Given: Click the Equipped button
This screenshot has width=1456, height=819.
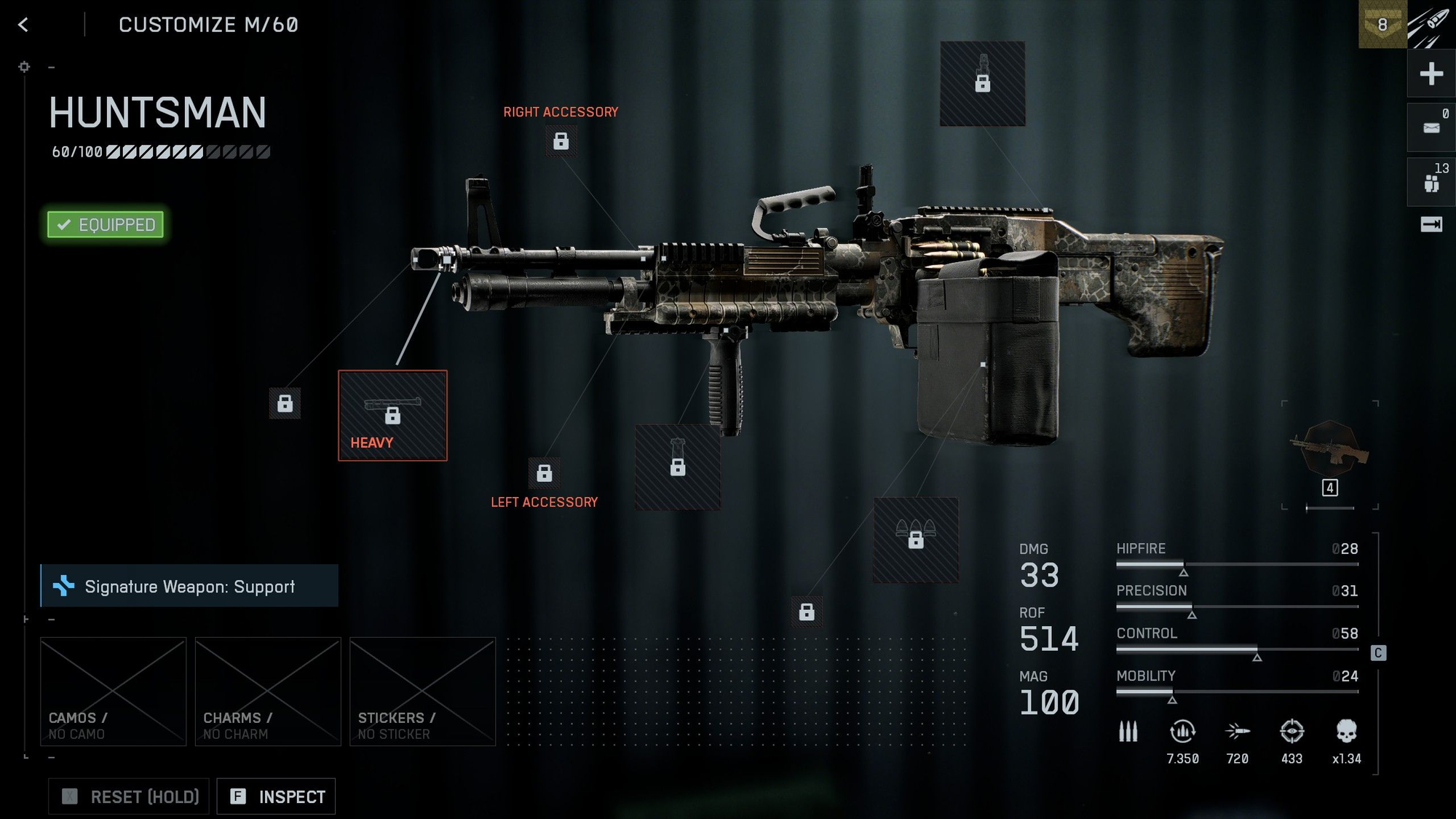Looking at the screenshot, I should point(106,224).
